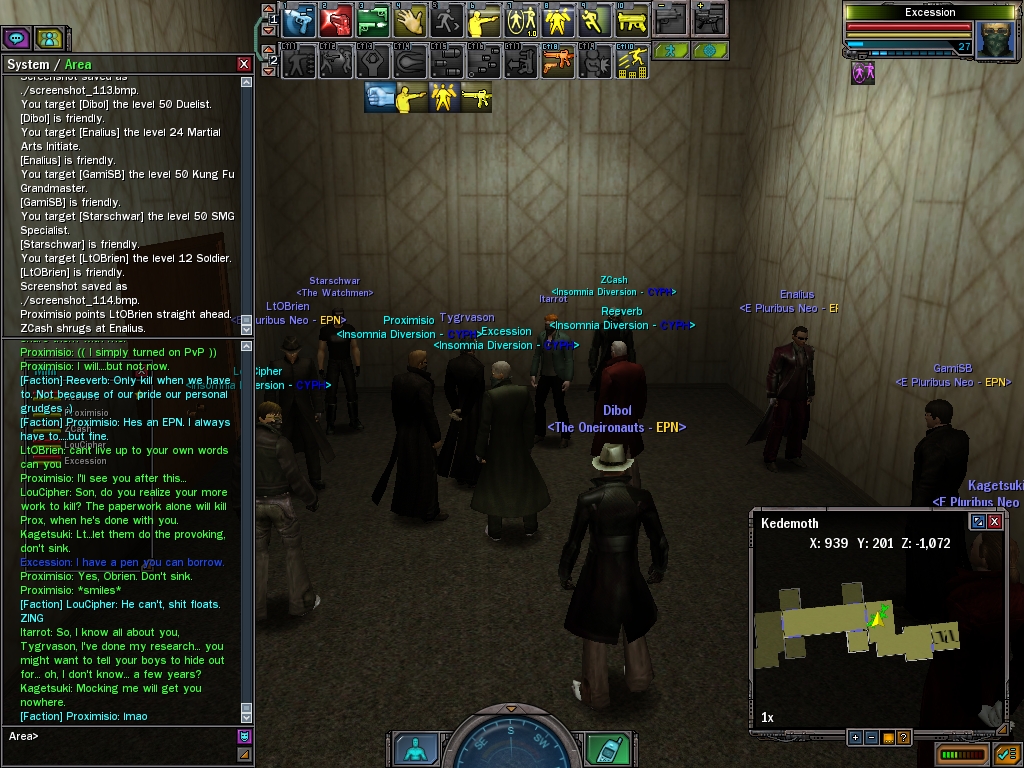The width and height of the screenshot is (1024, 768).
Task: Close the Kedemoth map window
Action: [x=995, y=522]
